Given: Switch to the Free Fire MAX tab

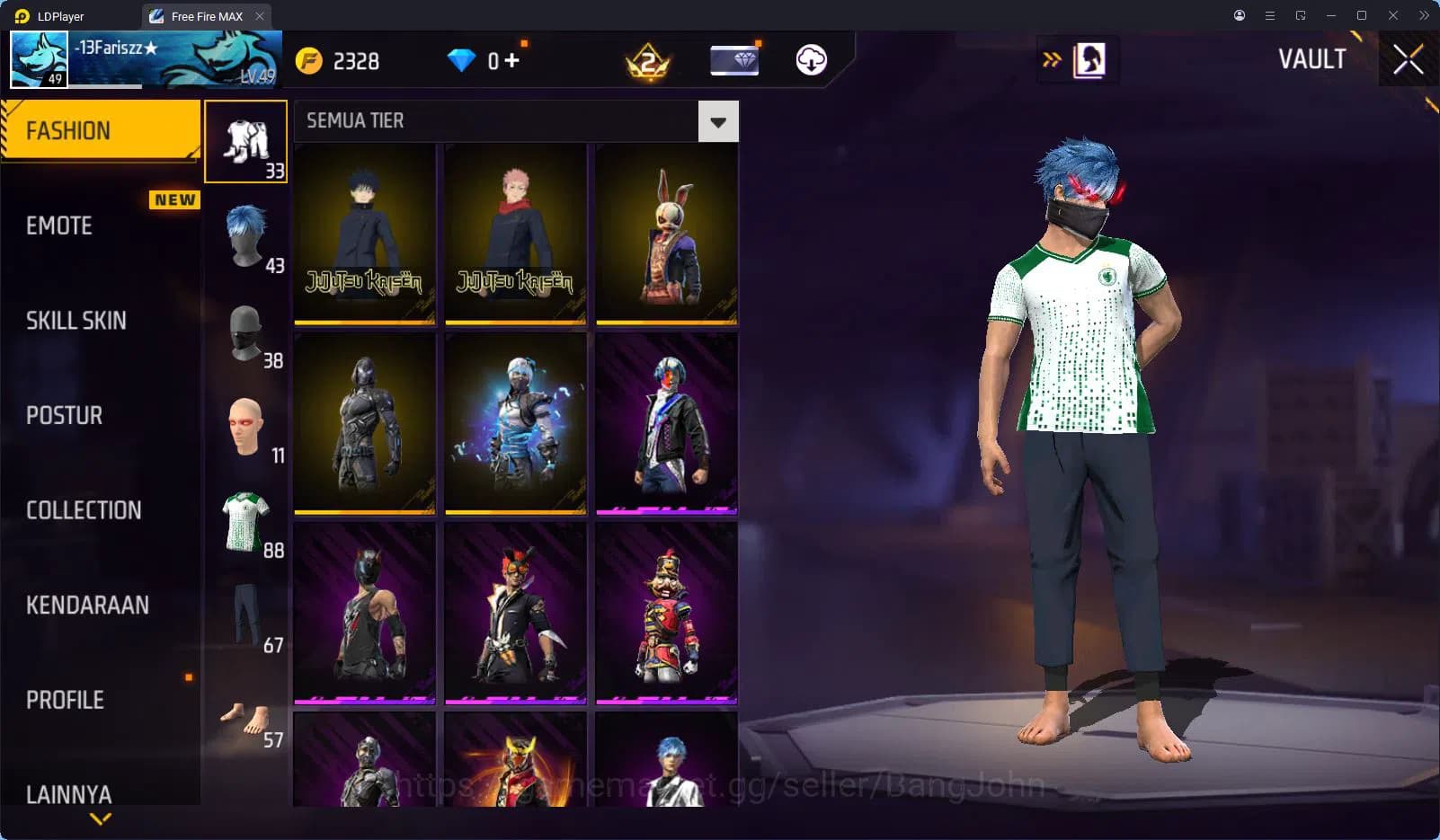Looking at the screenshot, I should 205,15.
